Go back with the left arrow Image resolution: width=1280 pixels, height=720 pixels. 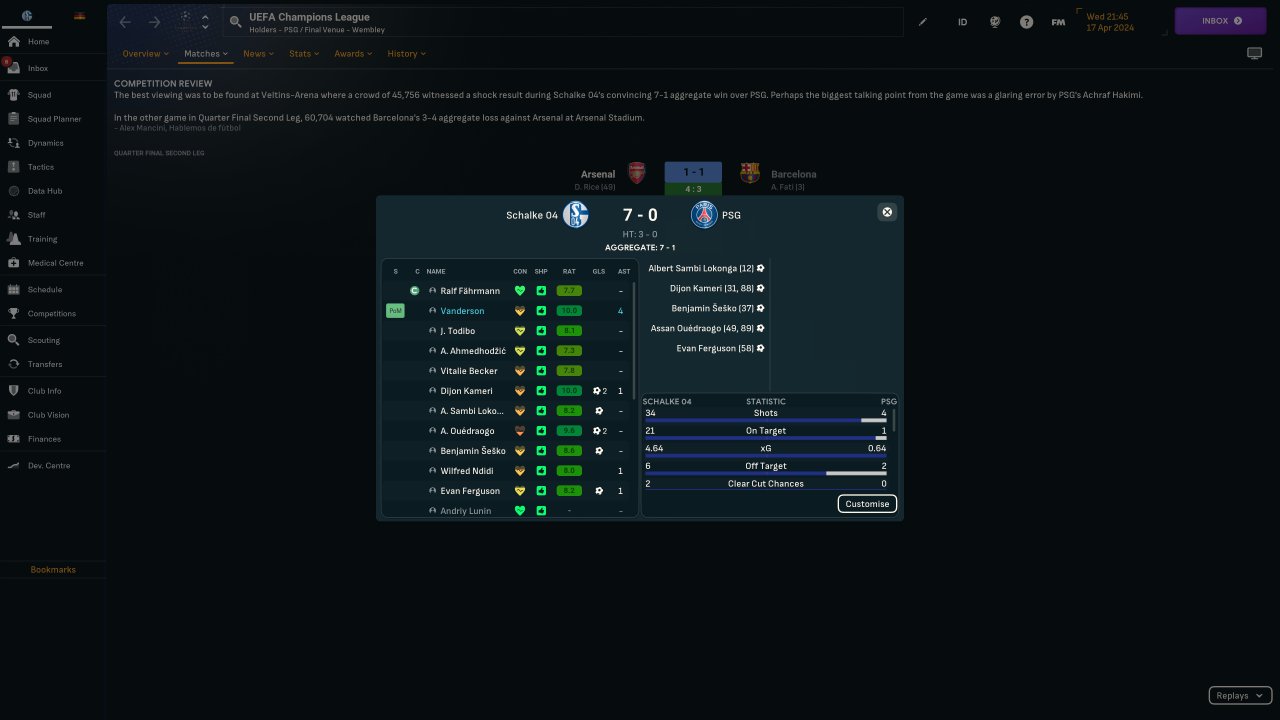[125, 22]
